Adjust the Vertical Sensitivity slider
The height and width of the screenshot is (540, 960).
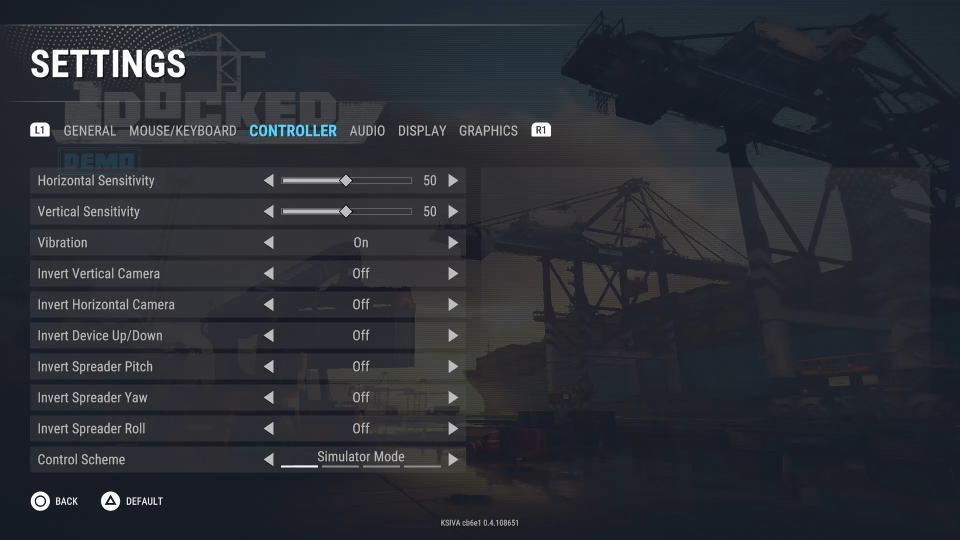point(346,212)
